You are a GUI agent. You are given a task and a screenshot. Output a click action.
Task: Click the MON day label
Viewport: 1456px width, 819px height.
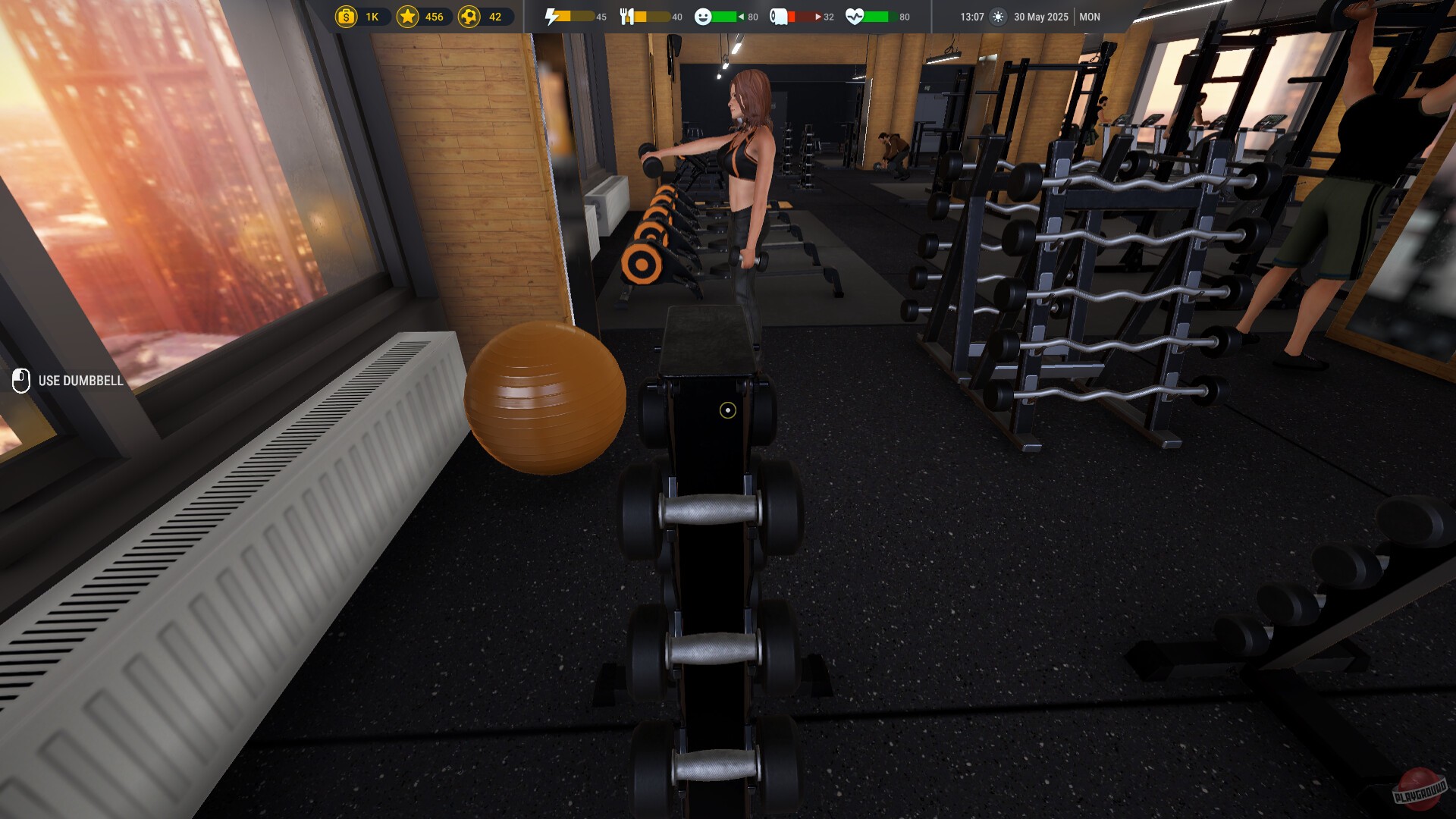click(x=1090, y=16)
